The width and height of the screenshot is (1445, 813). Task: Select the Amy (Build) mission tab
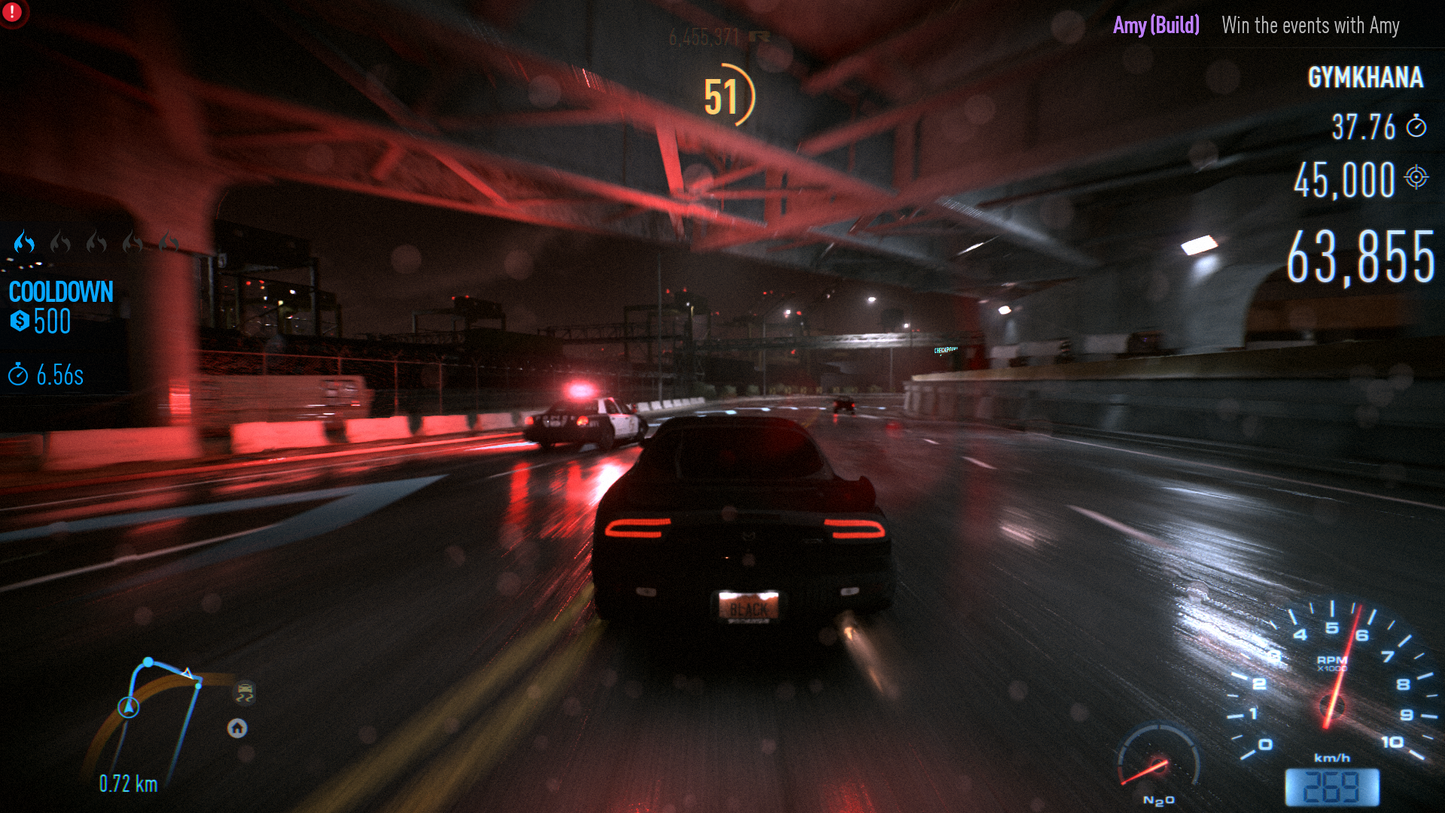[x=1154, y=25]
